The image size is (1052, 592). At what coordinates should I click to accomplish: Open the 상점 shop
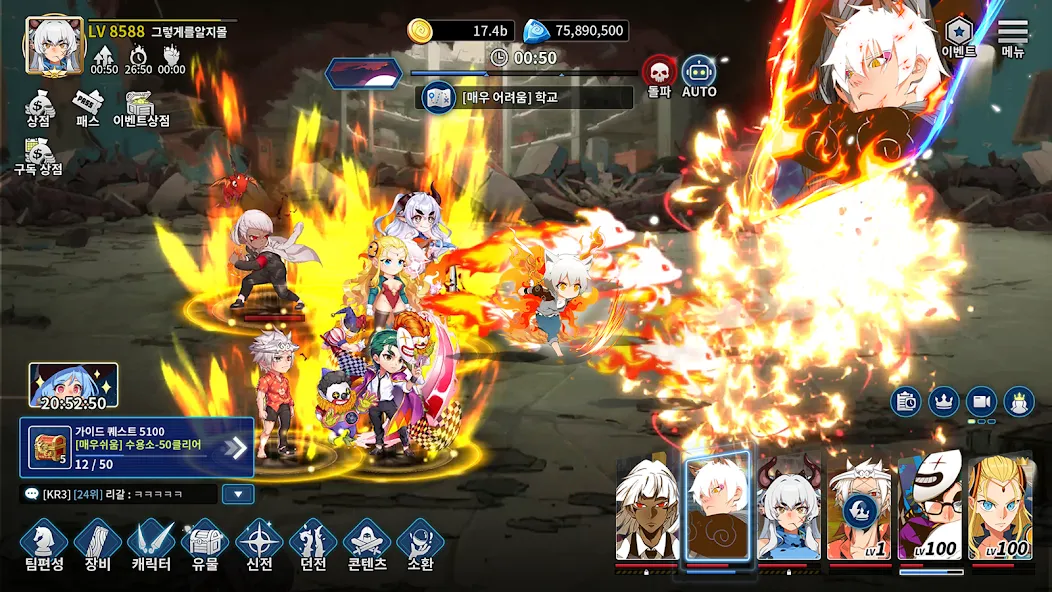(38, 108)
